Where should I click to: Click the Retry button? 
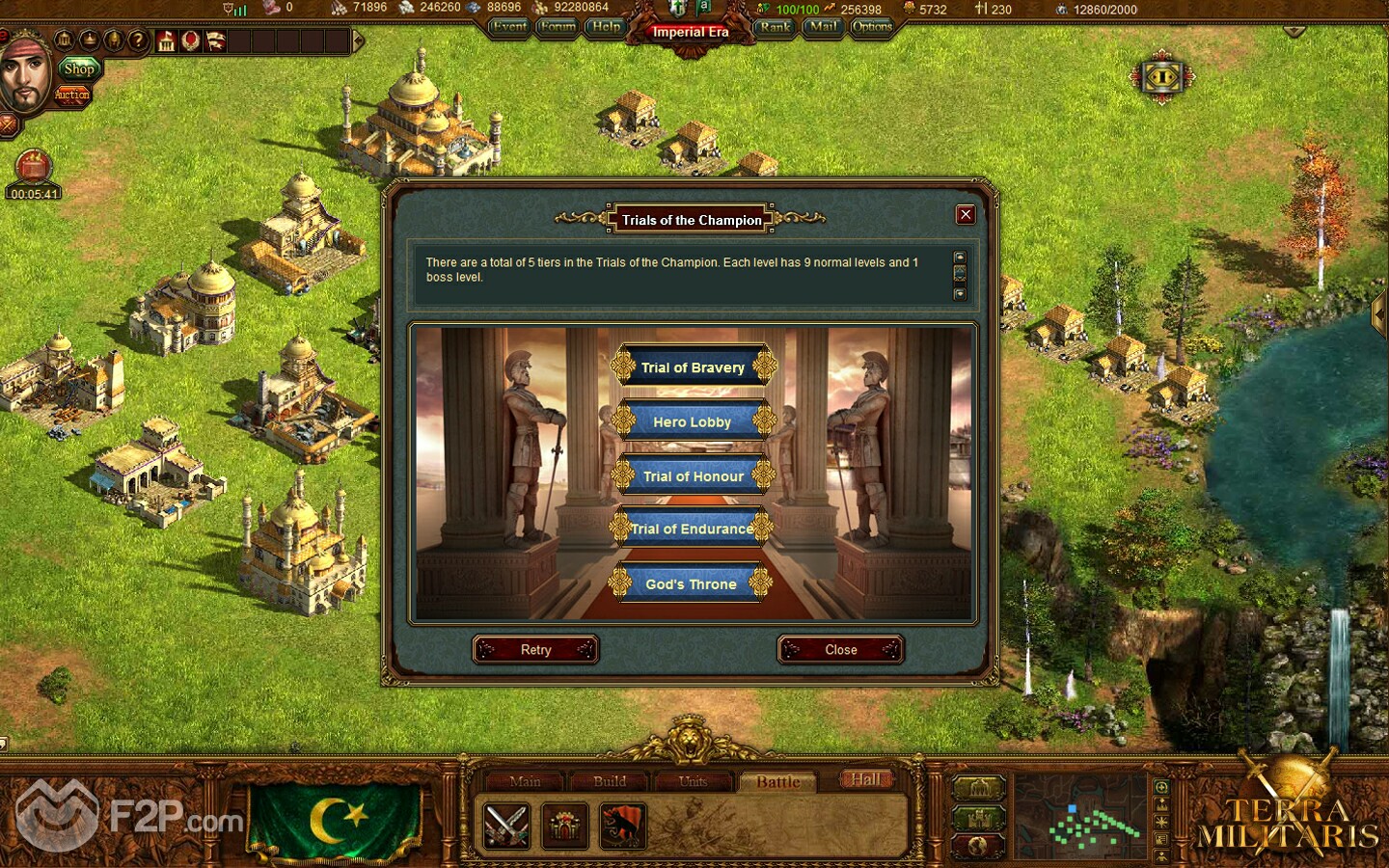535,649
